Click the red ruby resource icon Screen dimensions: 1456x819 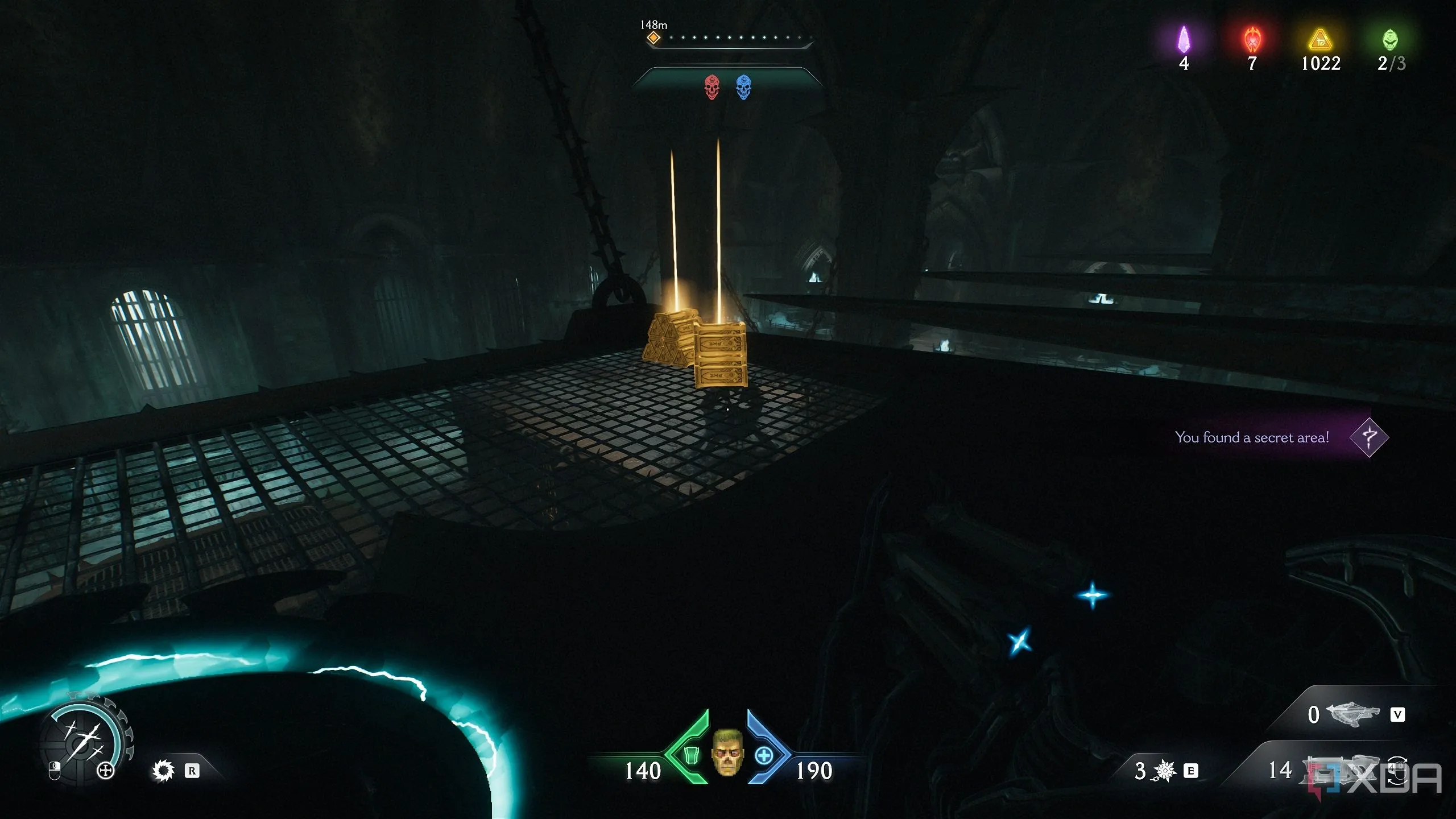(1252, 40)
